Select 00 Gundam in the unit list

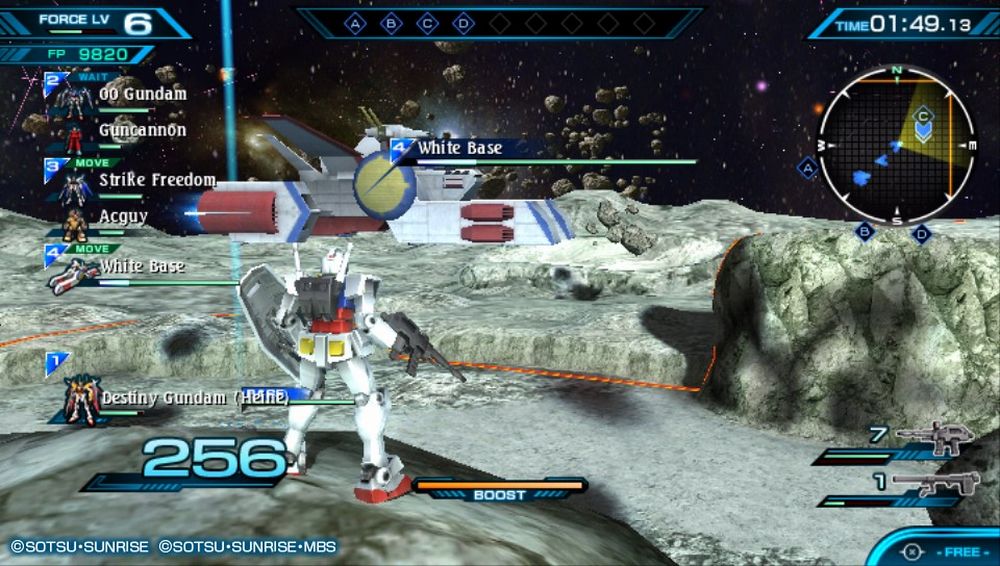point(142,95)
